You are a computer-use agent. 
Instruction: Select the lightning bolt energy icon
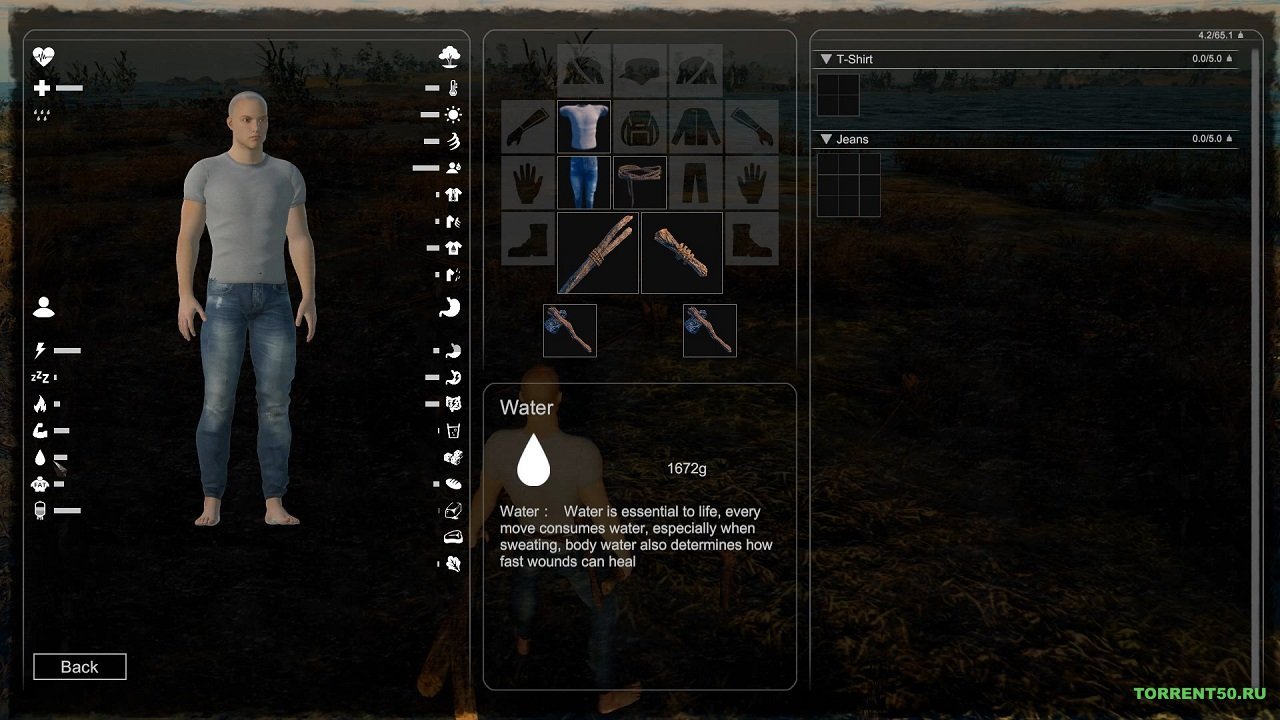[x=41, y=351]
